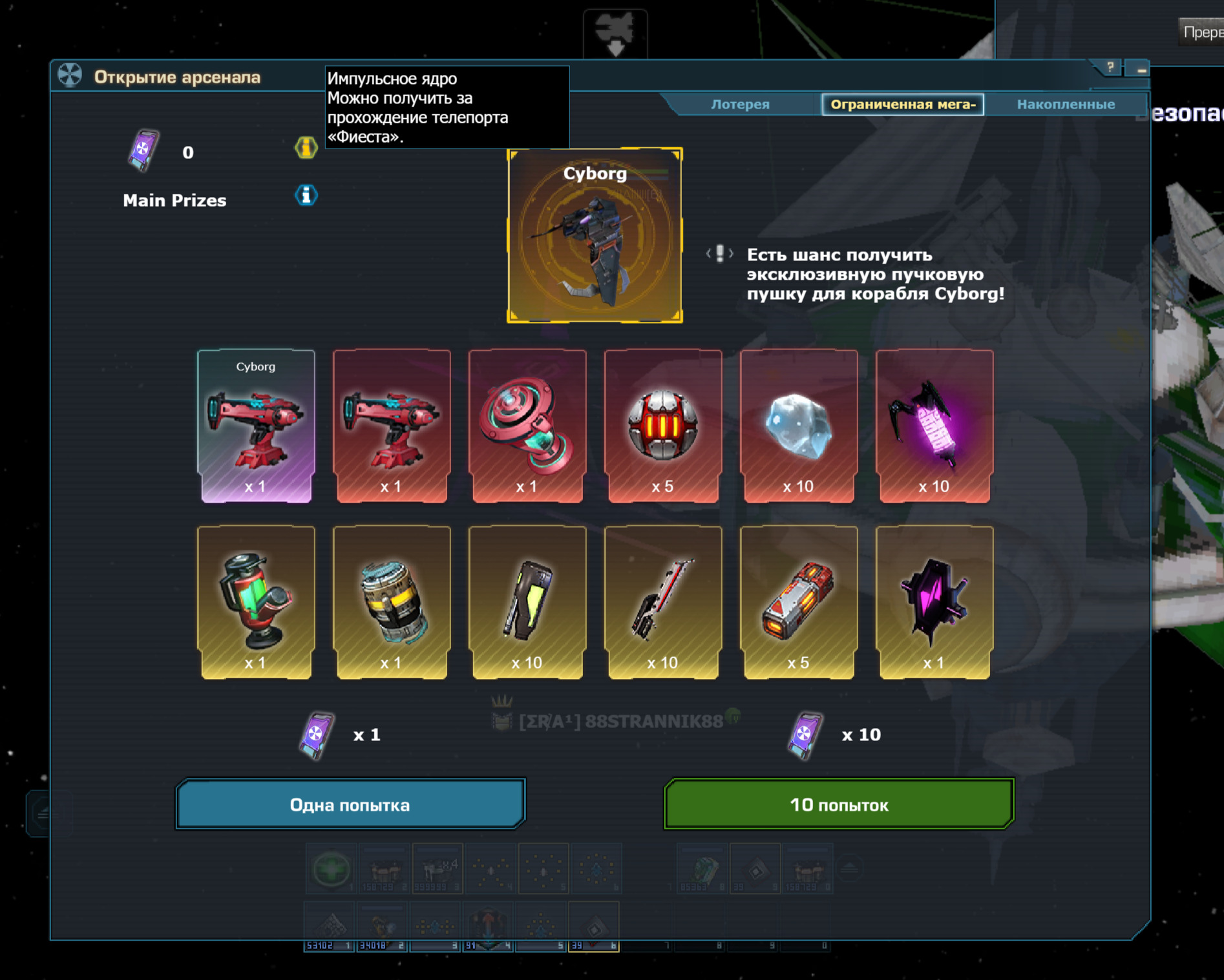Viewport: 1224px width, 980px height.
Task: Show the Накопленные tab
Action: (x=1066, y=104)
